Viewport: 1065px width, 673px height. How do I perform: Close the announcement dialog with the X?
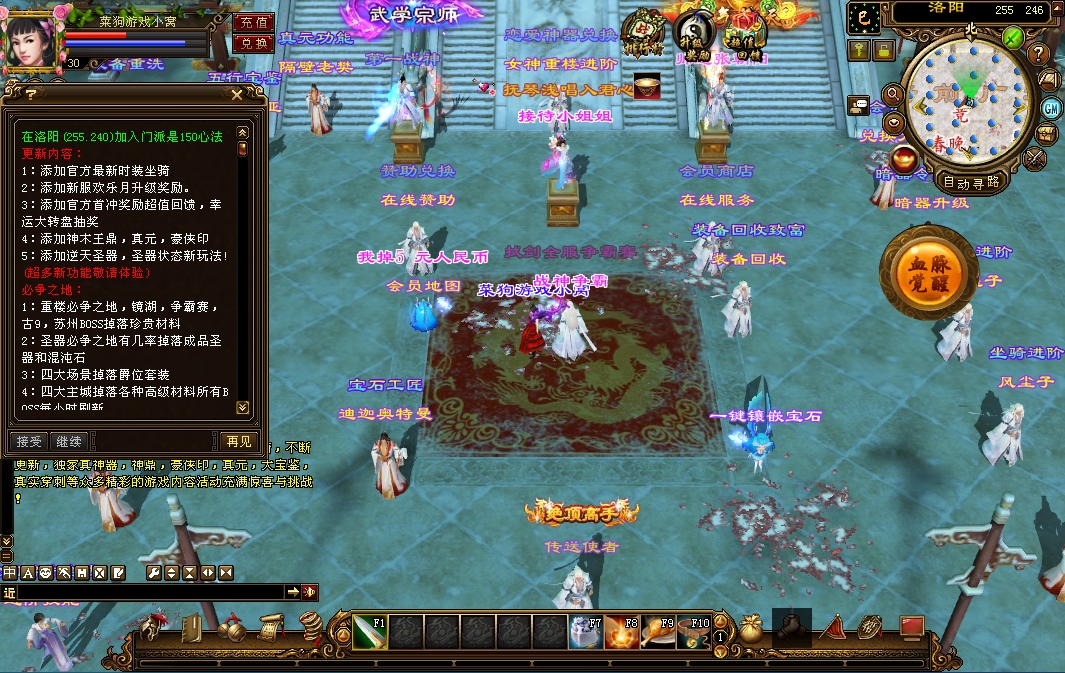[237, 94]
